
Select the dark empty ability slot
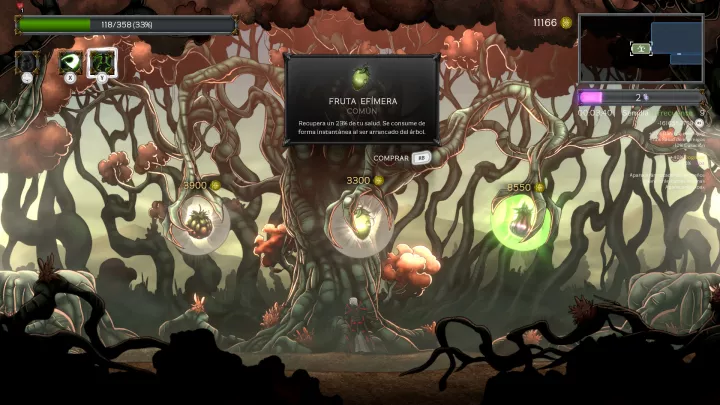click(27, 63)
